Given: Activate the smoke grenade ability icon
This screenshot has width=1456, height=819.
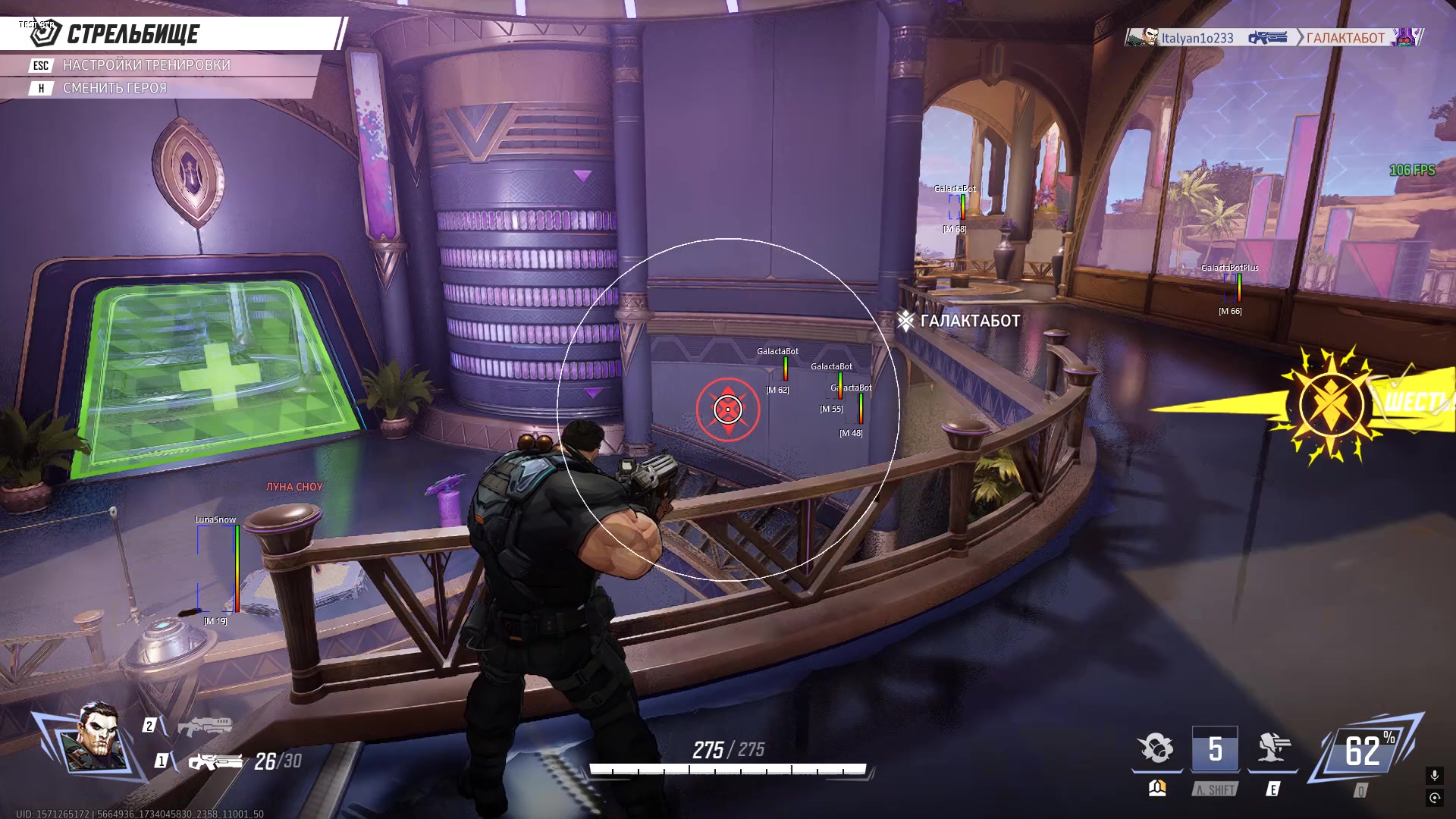Looking at the screenshot, I should click(1156, 748).
